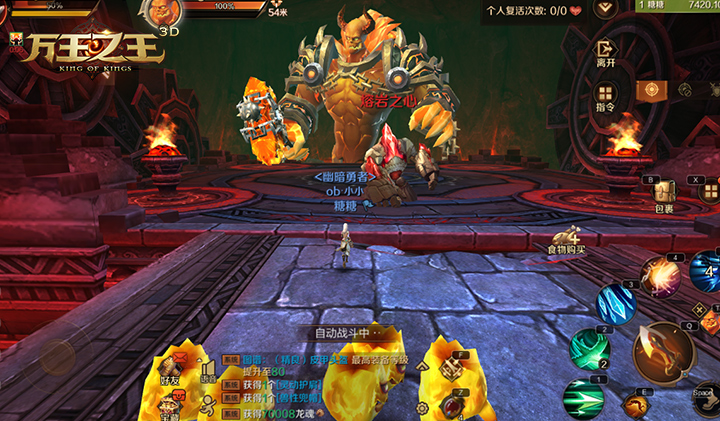Use the orange dash skill icon
Image resolution: width=720 pixels, height=421 pixels.
(x=636, y=404)
